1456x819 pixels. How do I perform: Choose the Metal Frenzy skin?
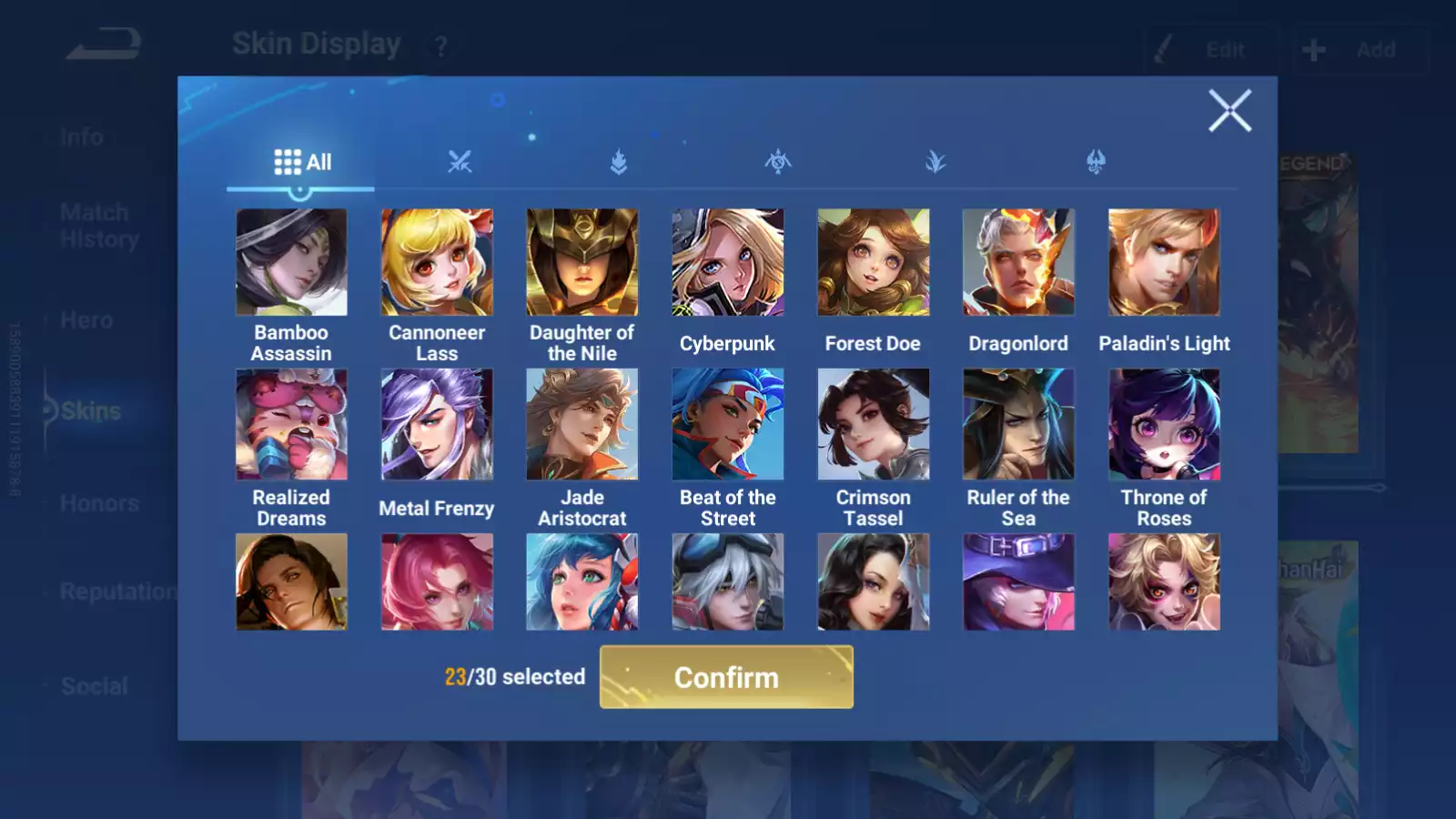click(437, 424)
